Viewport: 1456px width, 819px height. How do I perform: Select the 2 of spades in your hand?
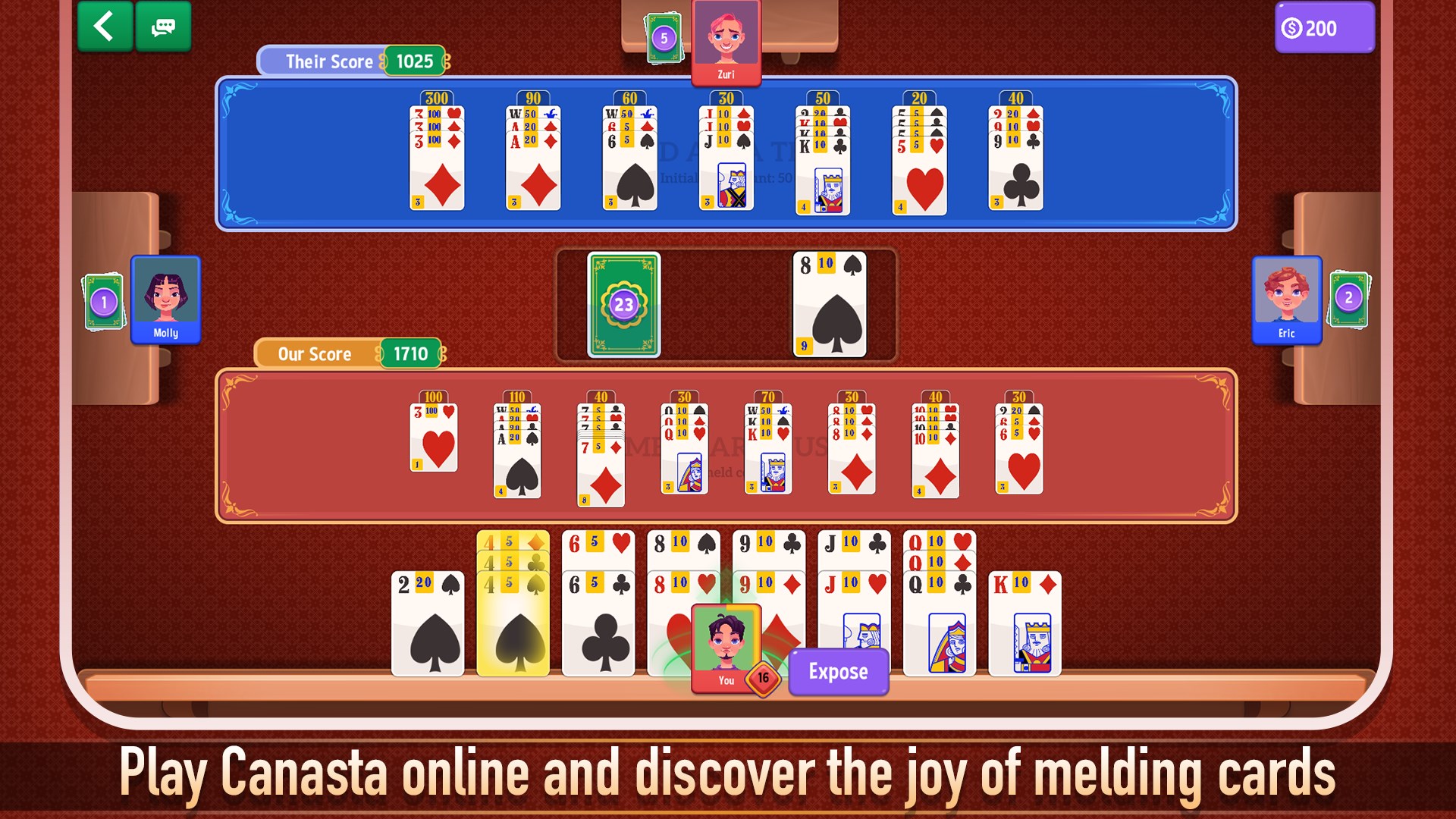click(427, 622)
